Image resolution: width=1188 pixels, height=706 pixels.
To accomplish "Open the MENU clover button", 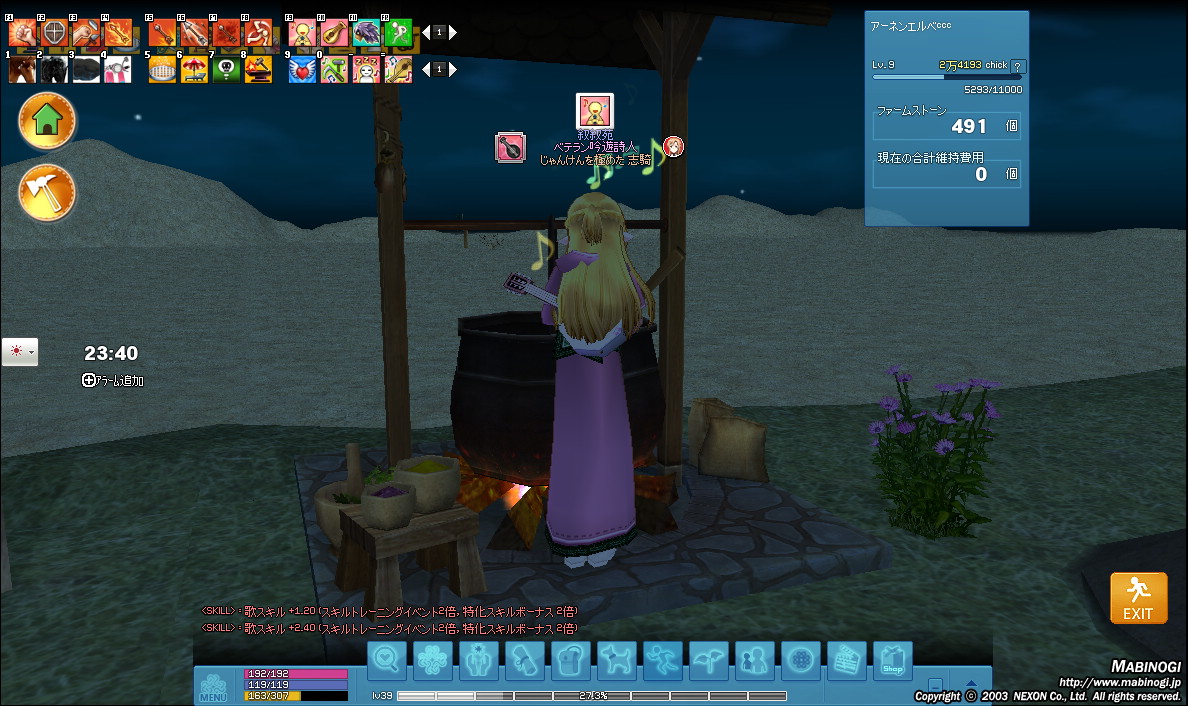I will (213, 686).
